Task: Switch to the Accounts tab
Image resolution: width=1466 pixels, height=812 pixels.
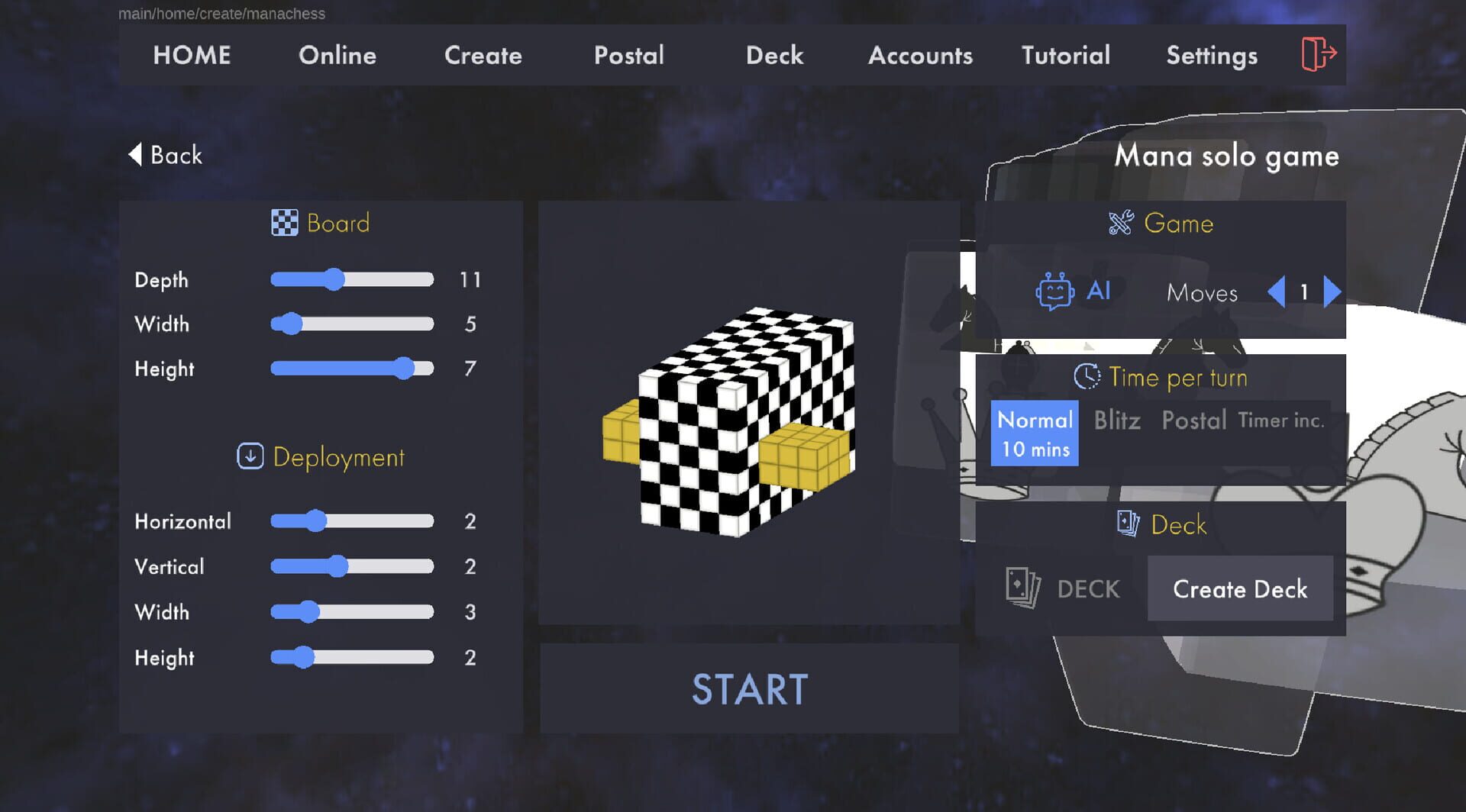Action: pos(920,55)
